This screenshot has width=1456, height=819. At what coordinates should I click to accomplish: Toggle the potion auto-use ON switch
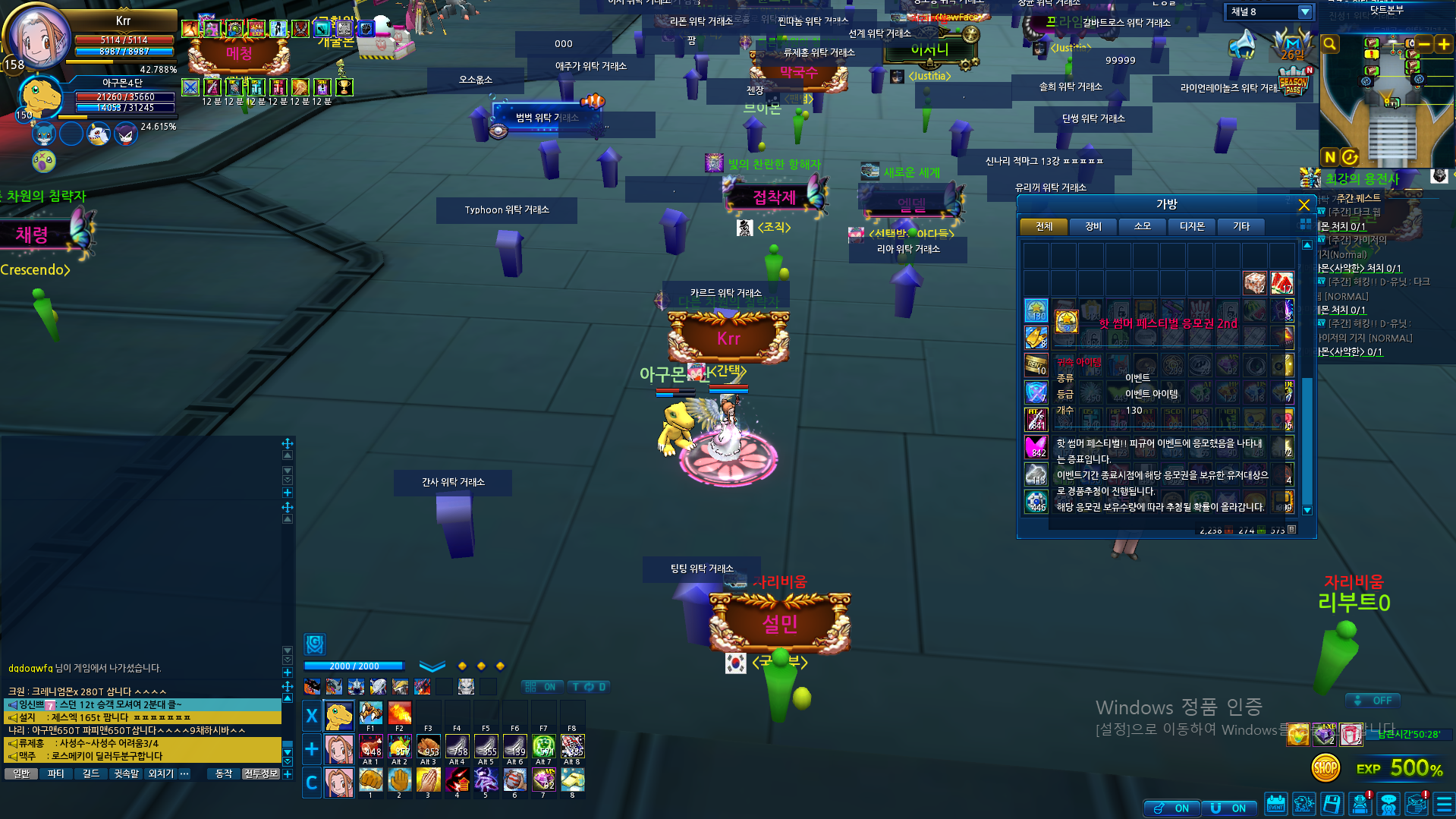1172,808
